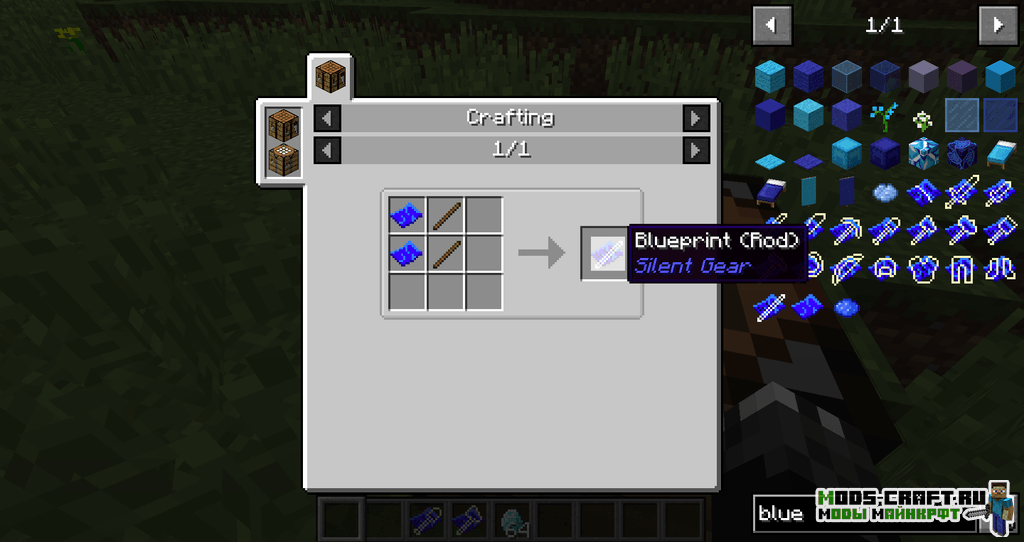Image resolution: width=1024 pixels, height=542 pixels.
Task: Go to the next recipe category
Action: (x=696, y=118)
